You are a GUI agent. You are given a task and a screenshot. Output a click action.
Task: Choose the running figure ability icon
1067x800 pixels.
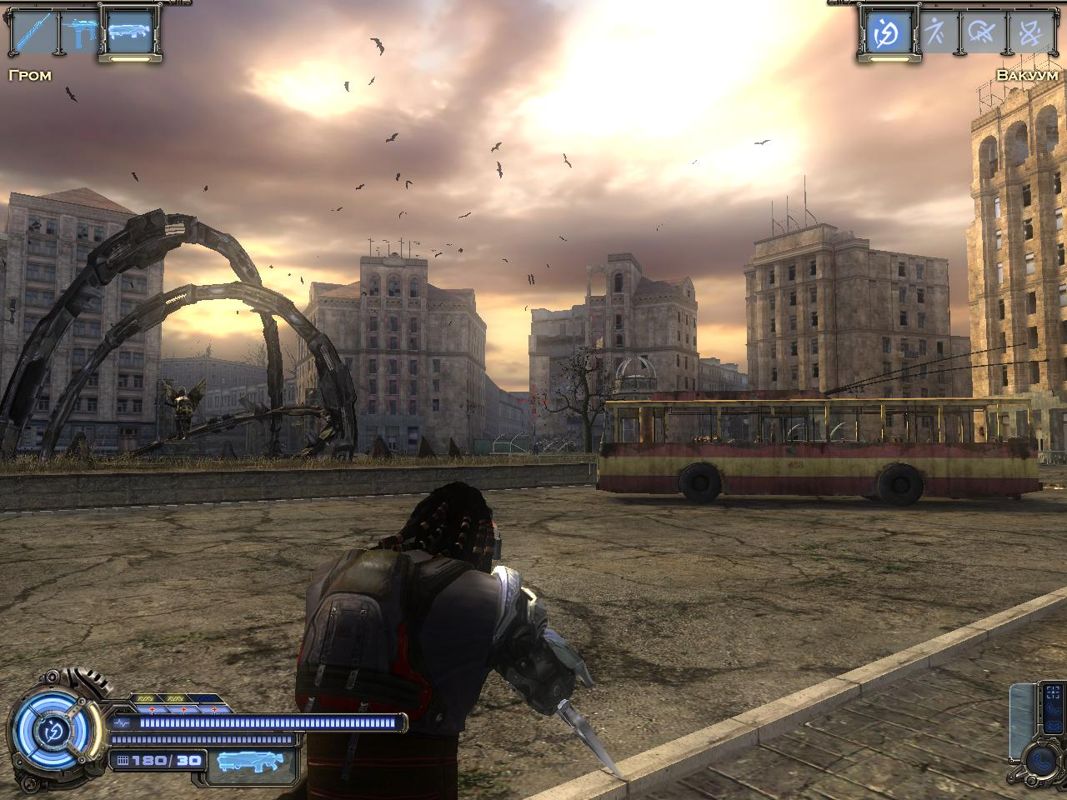936,32
